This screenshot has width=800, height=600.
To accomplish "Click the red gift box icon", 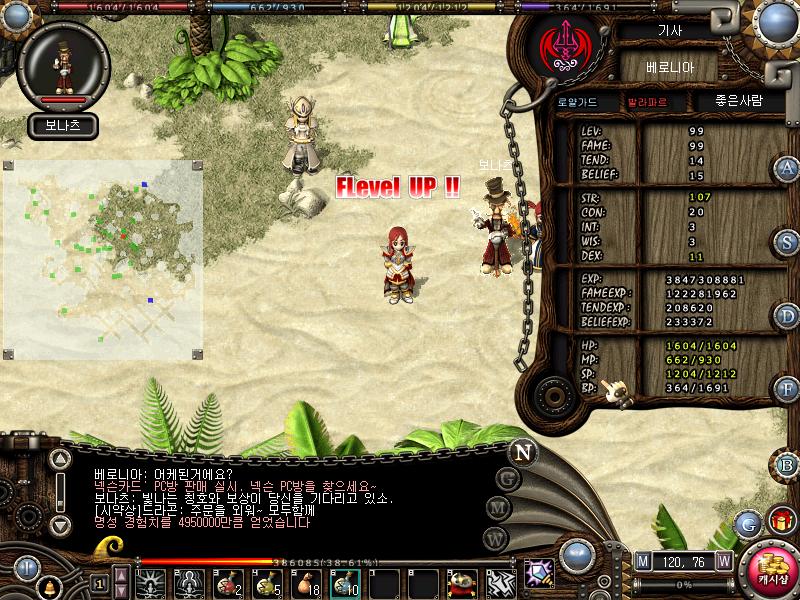I will [780, 520].
